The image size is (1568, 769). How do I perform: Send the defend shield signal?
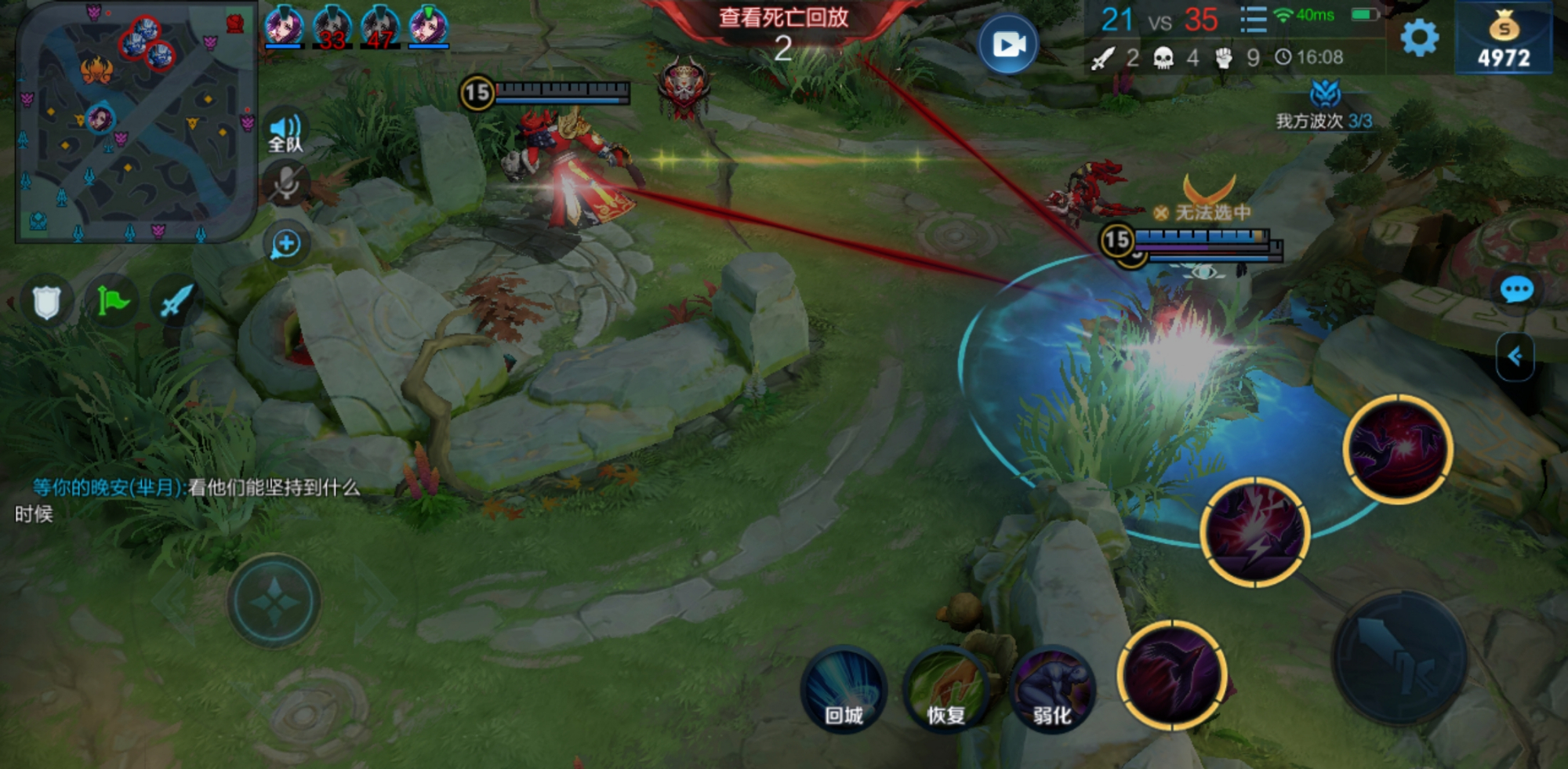[x=46, y=302]
